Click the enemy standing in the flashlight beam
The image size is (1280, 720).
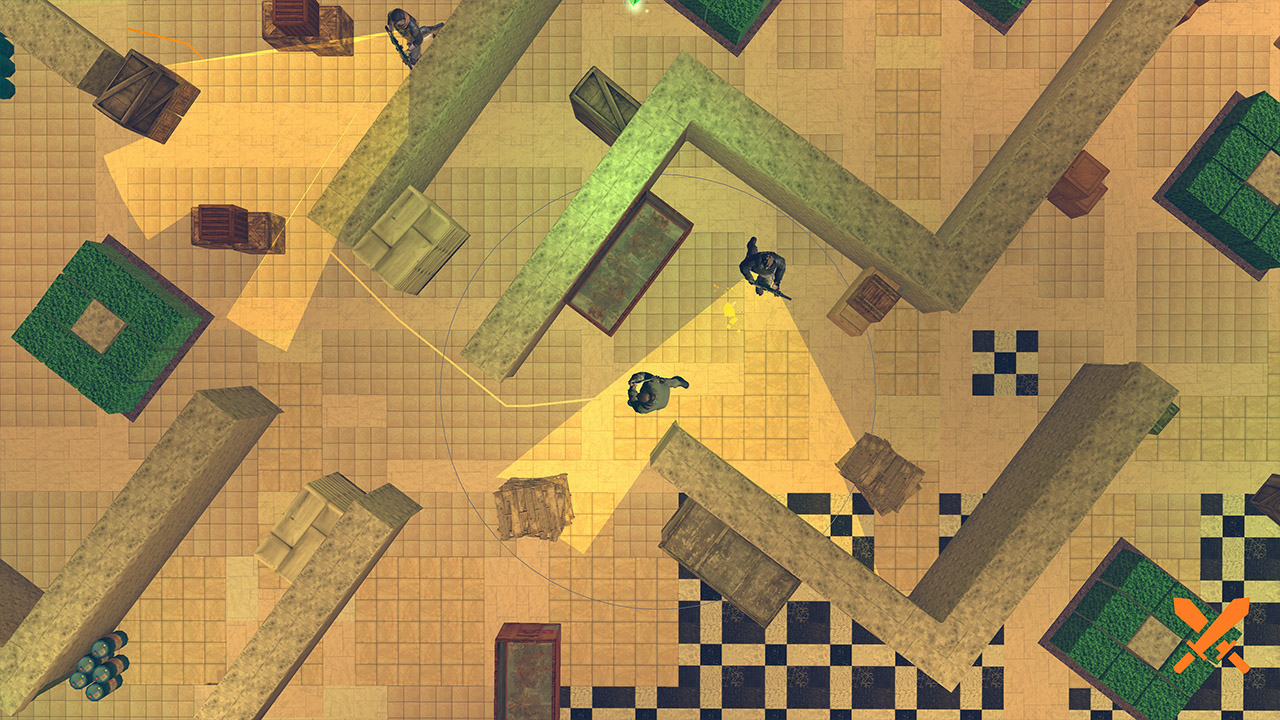(651, 390)
